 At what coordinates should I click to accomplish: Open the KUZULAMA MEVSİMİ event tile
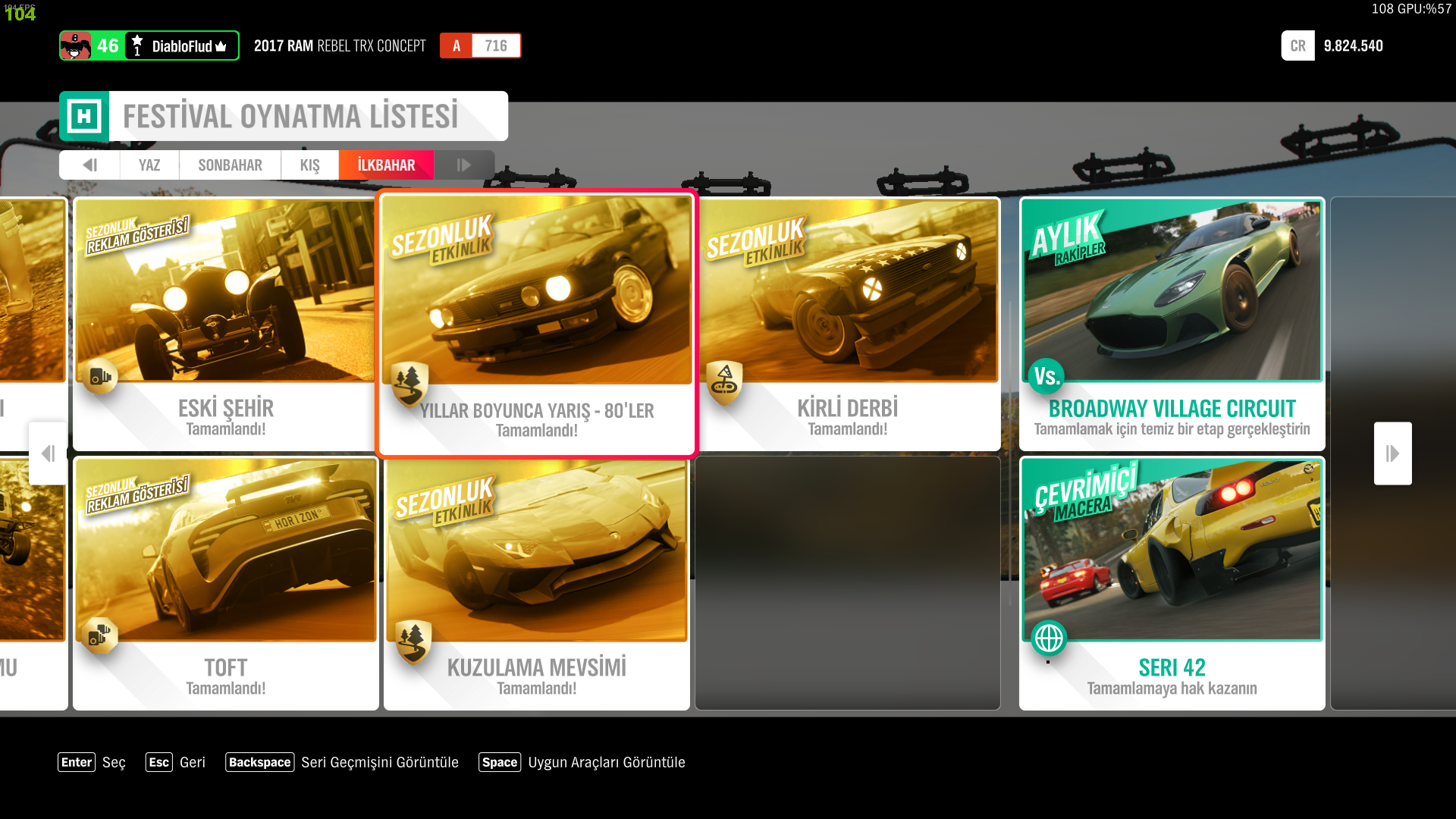[536, 584]
